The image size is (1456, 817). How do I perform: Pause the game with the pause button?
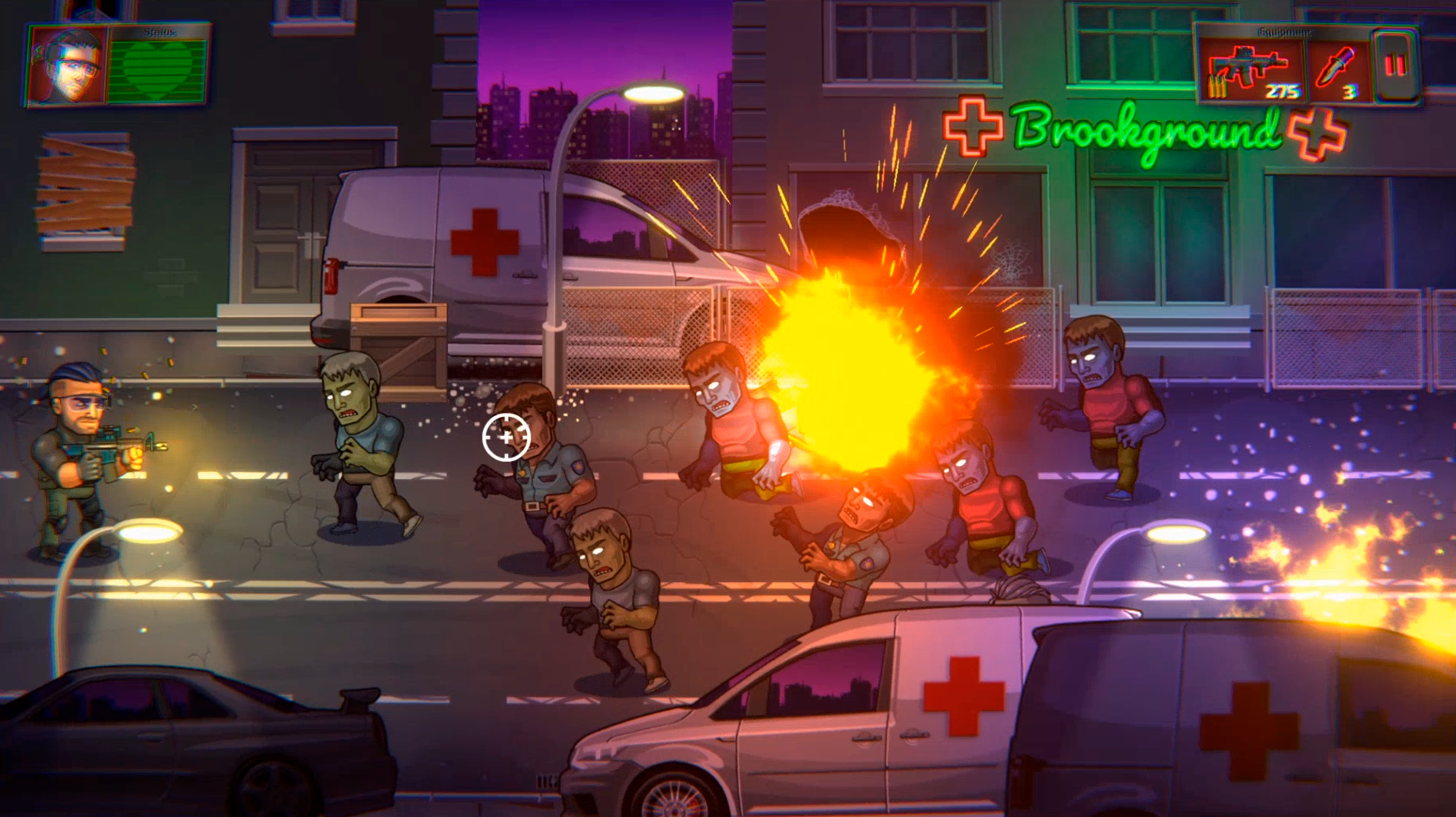point(1395,65)
